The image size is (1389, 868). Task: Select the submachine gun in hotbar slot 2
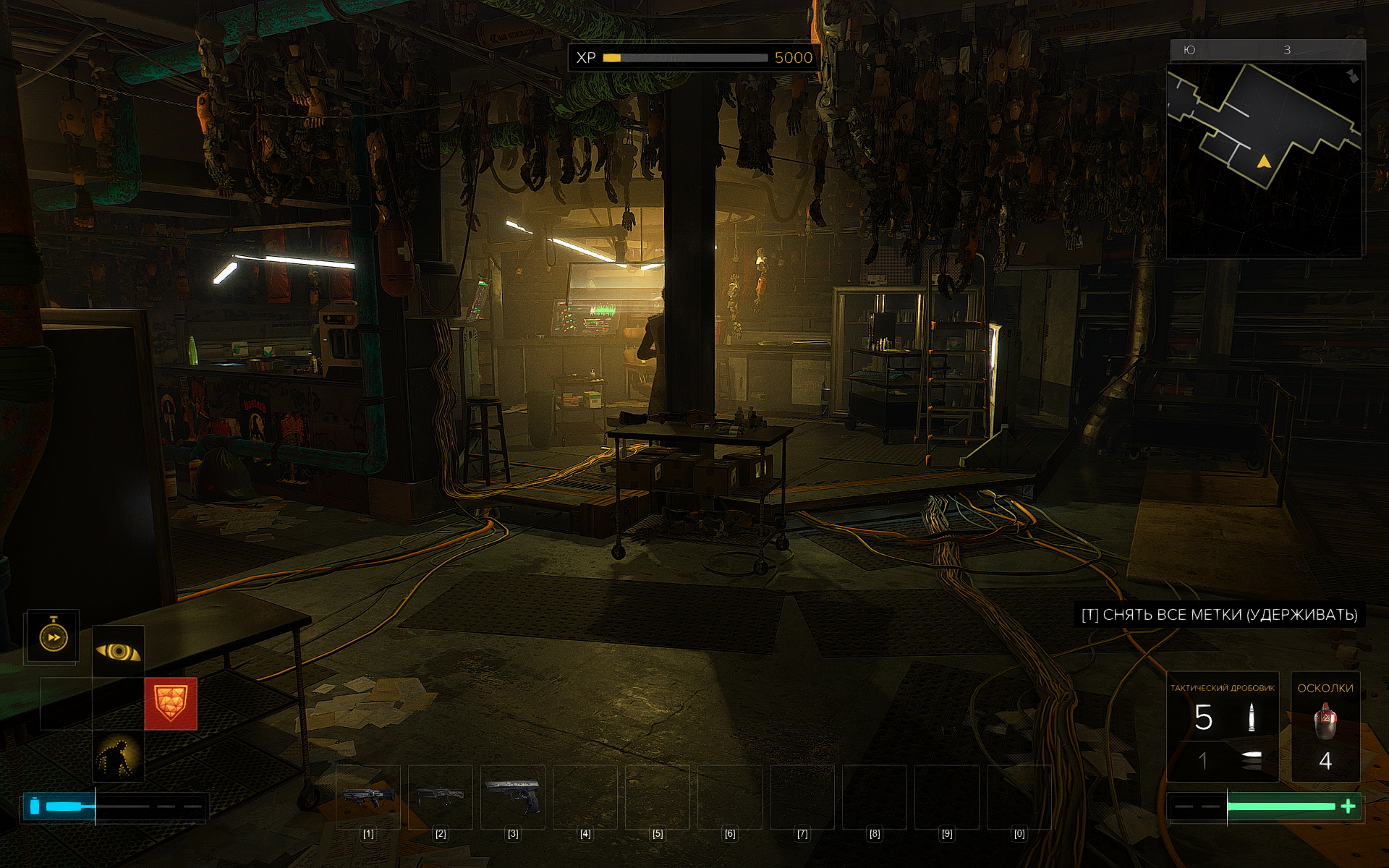click(x=441, y=796)
